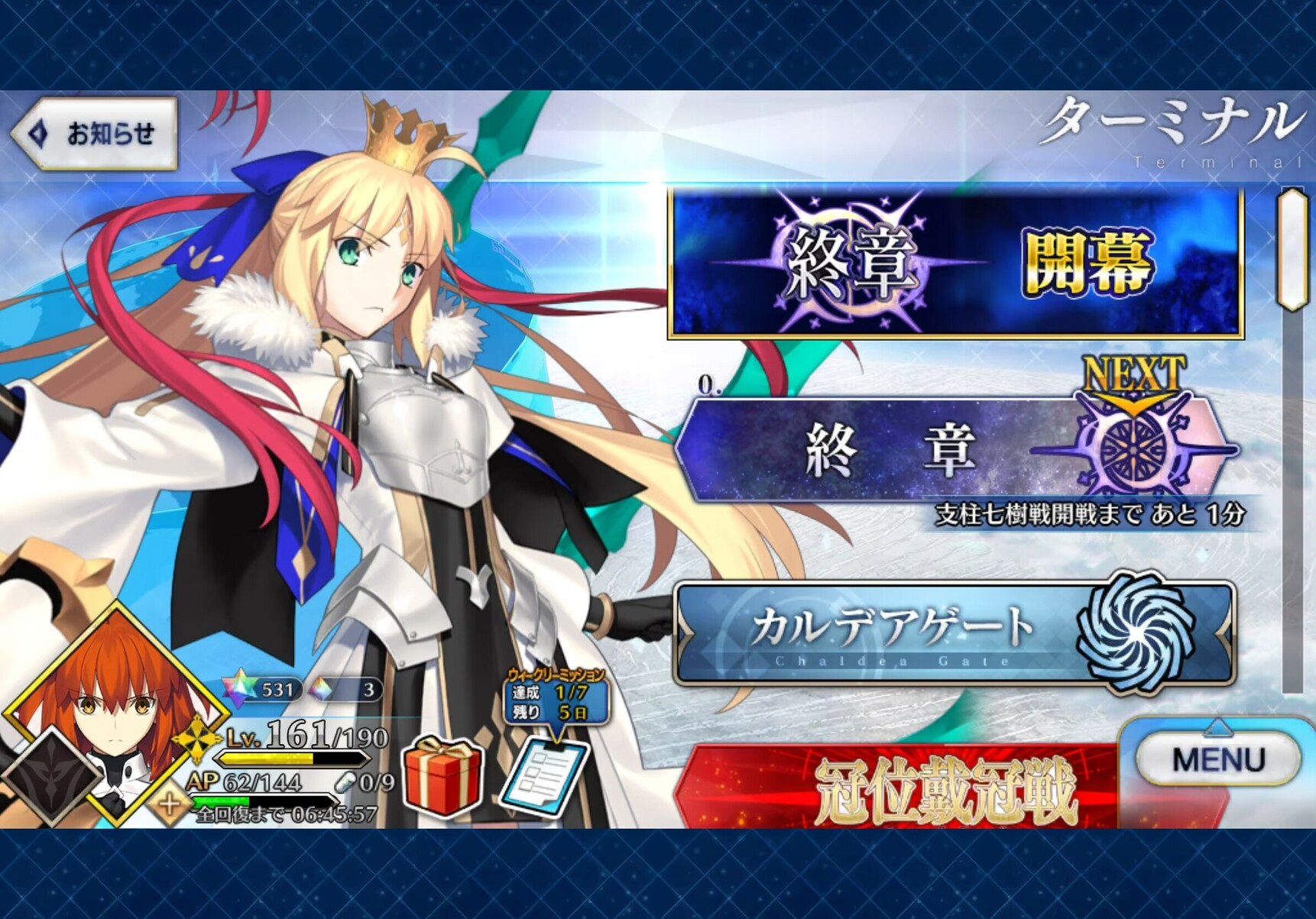Image resolution: width=1316 pixels, height=919 pixels.
Task: Open the Saint Quartz count display
Action: [264, 690]
